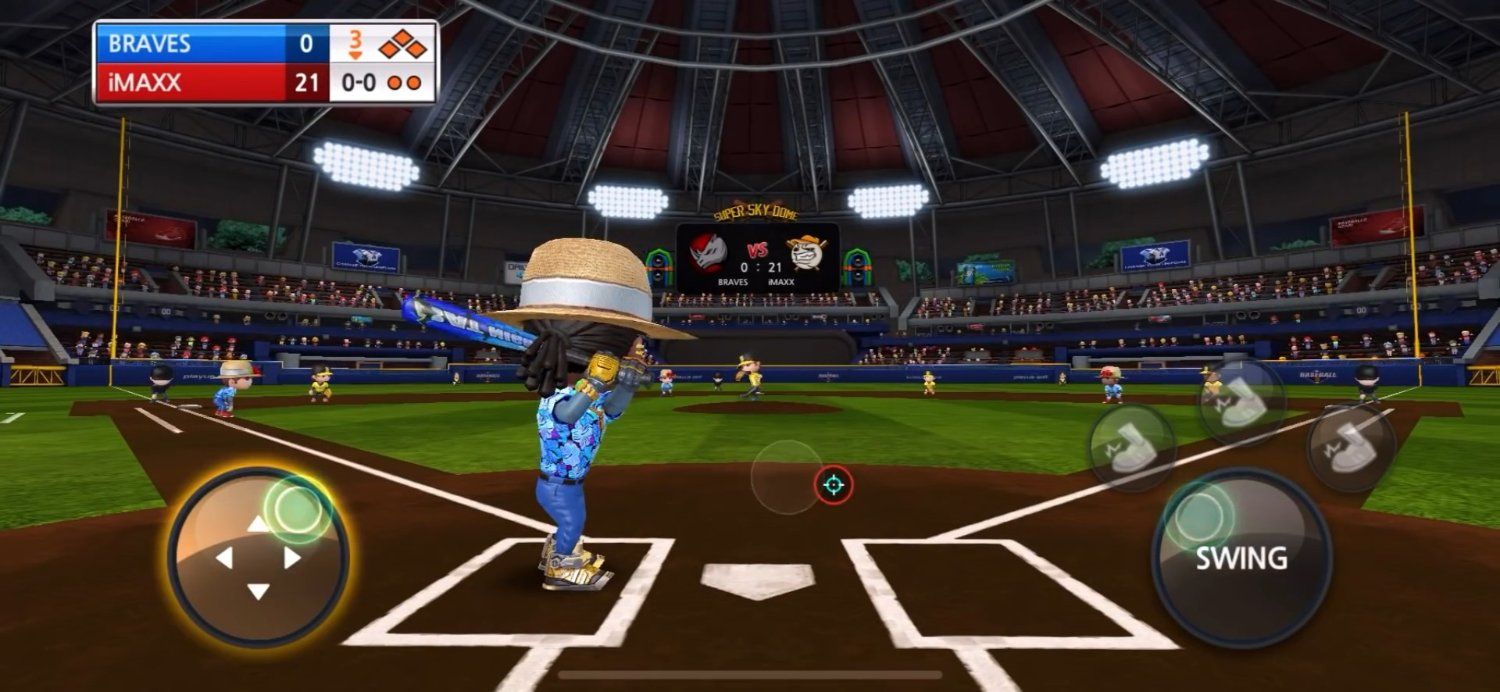
Task: Tap the down arrow on the directional pad
Action: [258, 591]
